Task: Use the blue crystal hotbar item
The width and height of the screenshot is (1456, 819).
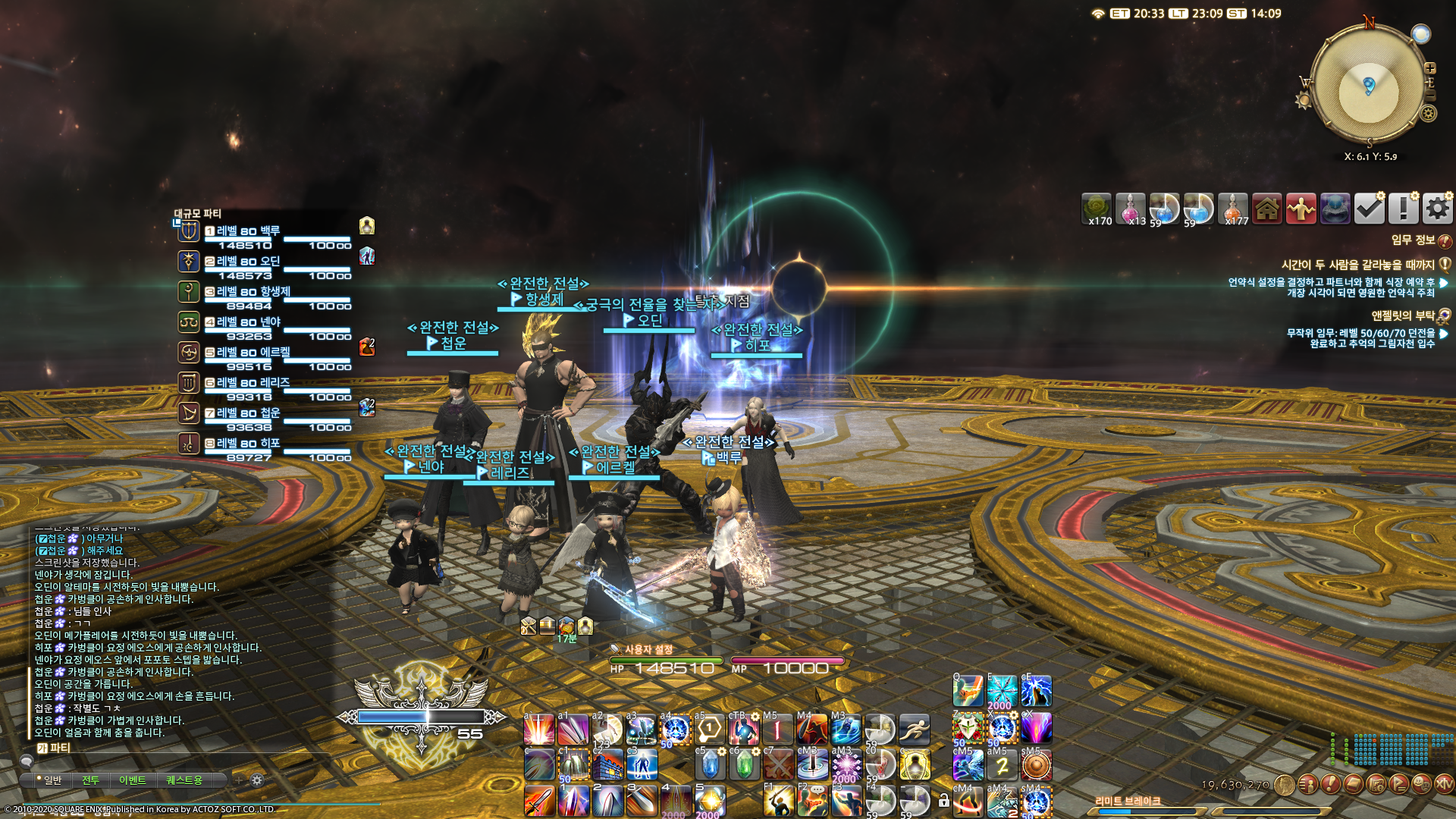Action: coord(710,764)
